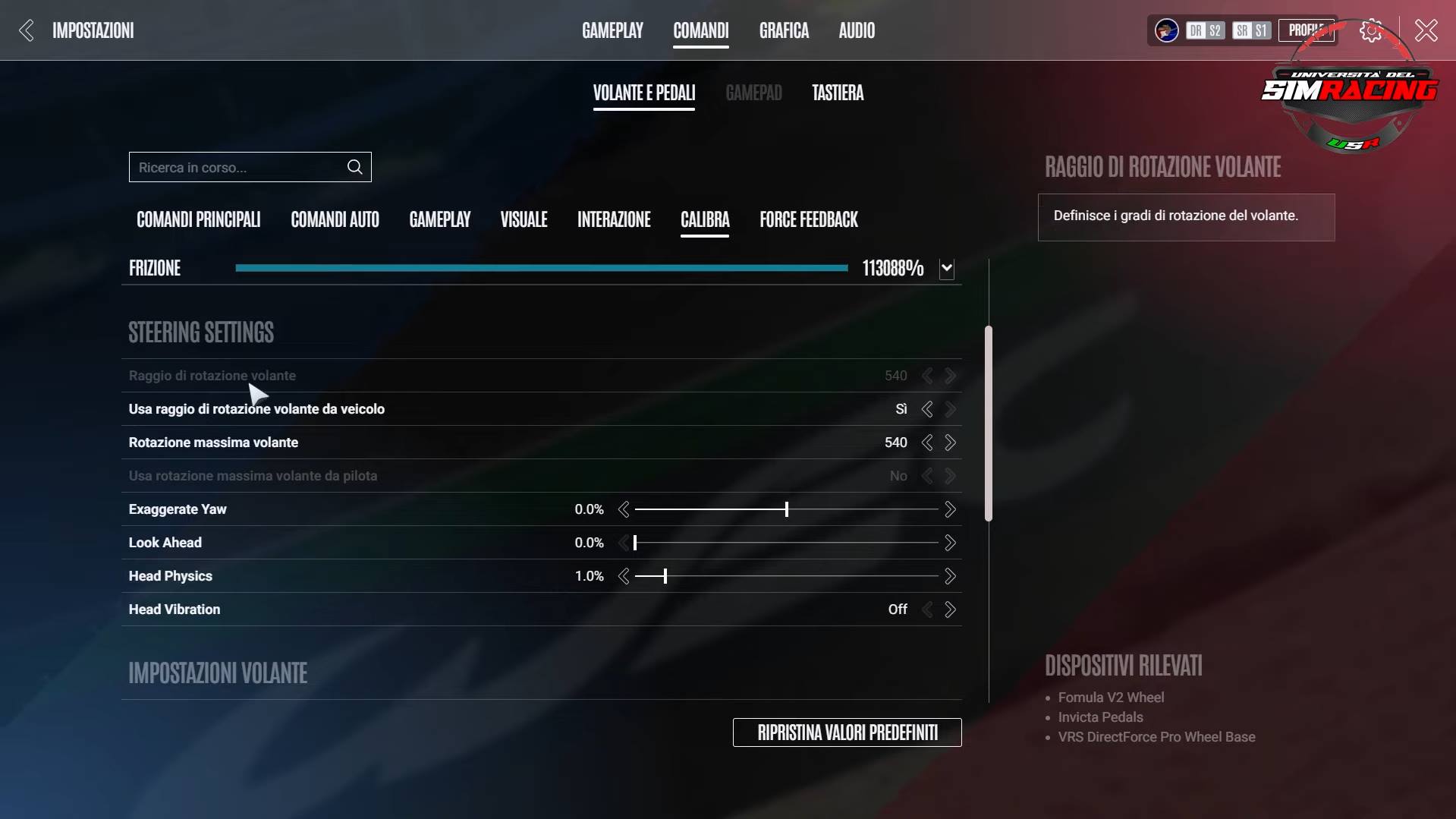Expand the Frizione dropdown arrow
The width and height of the screenshot is (1456, 819).
[x=946, y=268]
